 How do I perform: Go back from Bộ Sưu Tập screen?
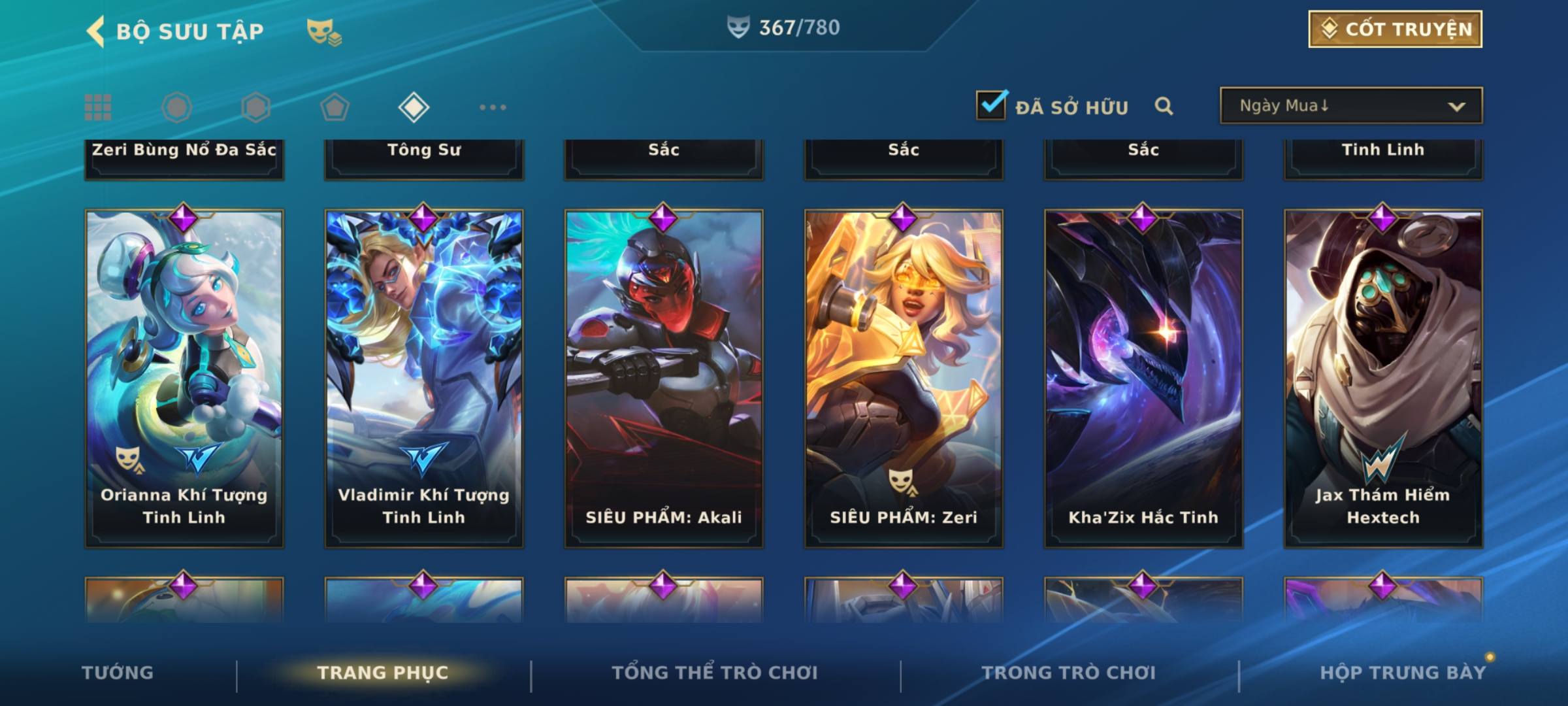pos(95,31)
